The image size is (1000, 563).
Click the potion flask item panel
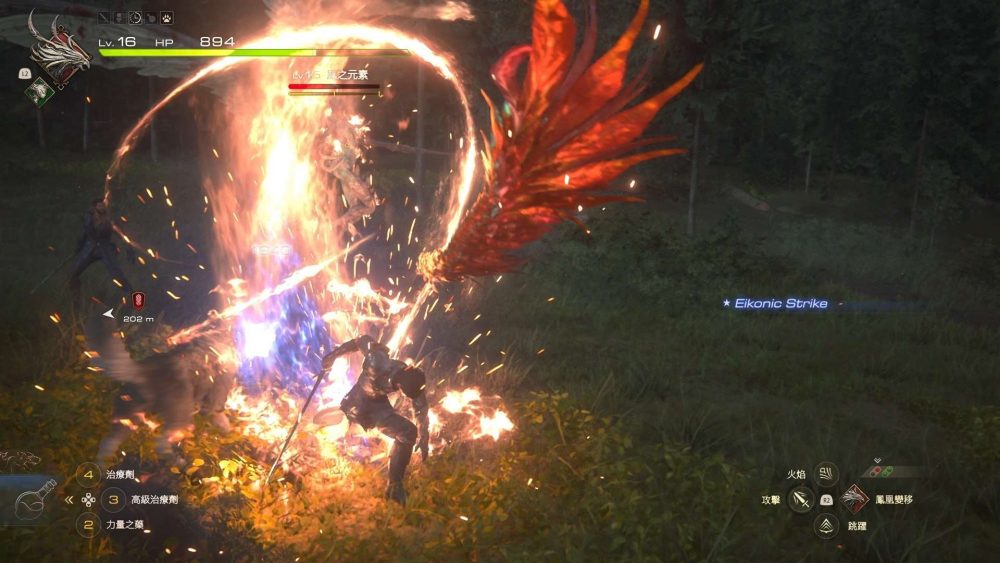(30, 498)
